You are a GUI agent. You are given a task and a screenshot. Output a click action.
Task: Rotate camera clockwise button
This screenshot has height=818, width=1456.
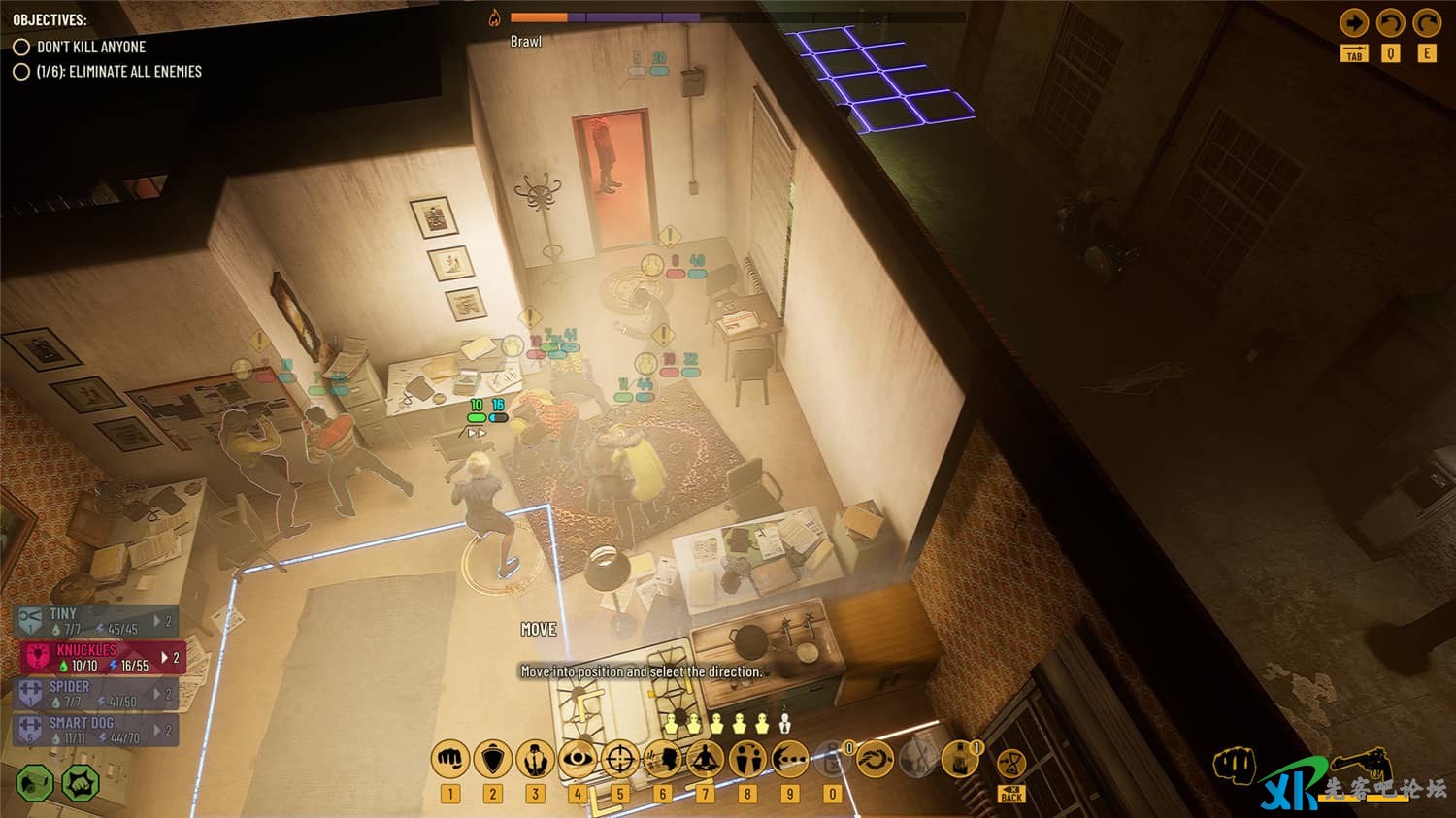pos(1427,23)
